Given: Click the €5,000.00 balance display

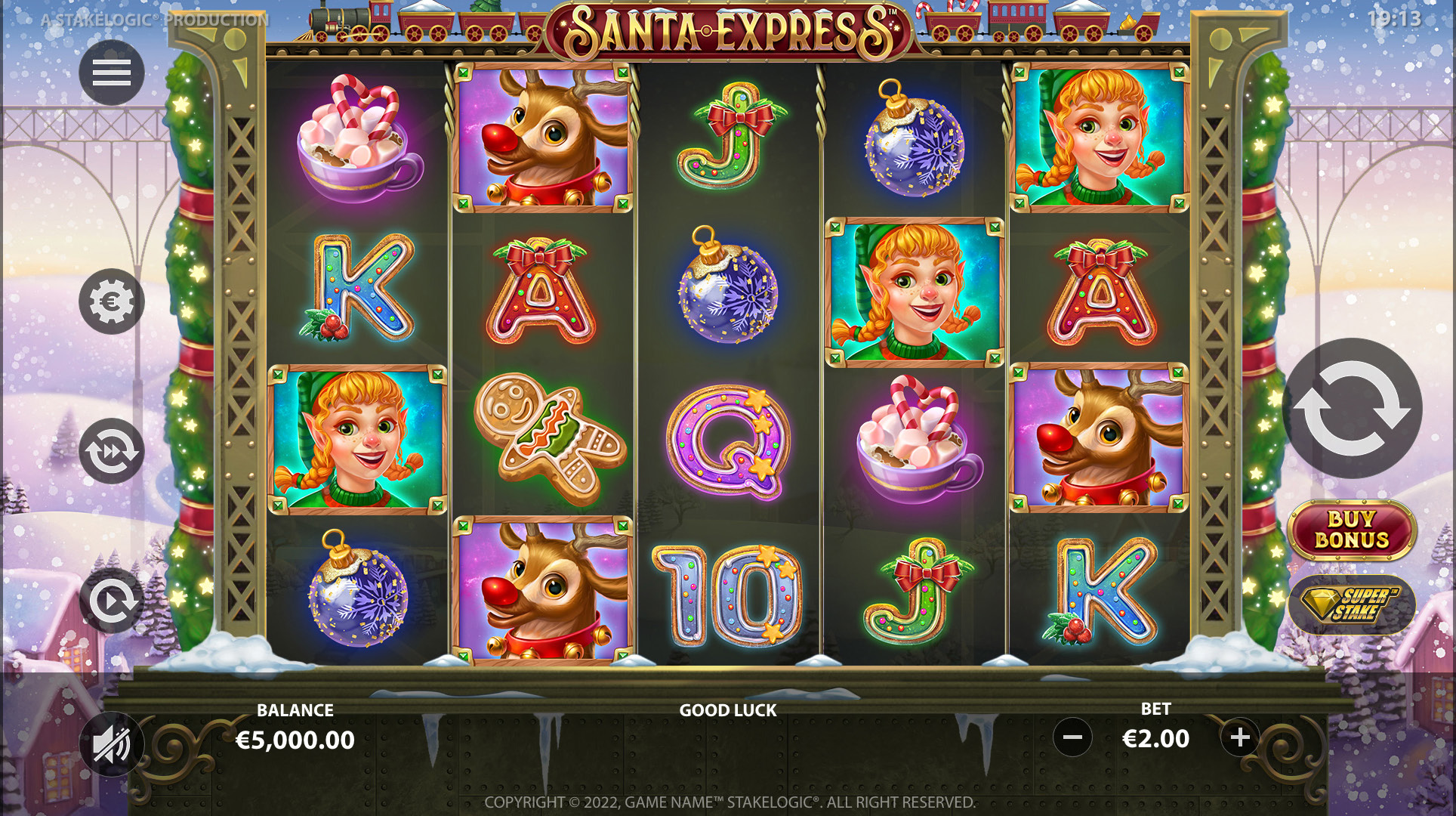Looking at the screenshot, I should coord(293,741).
